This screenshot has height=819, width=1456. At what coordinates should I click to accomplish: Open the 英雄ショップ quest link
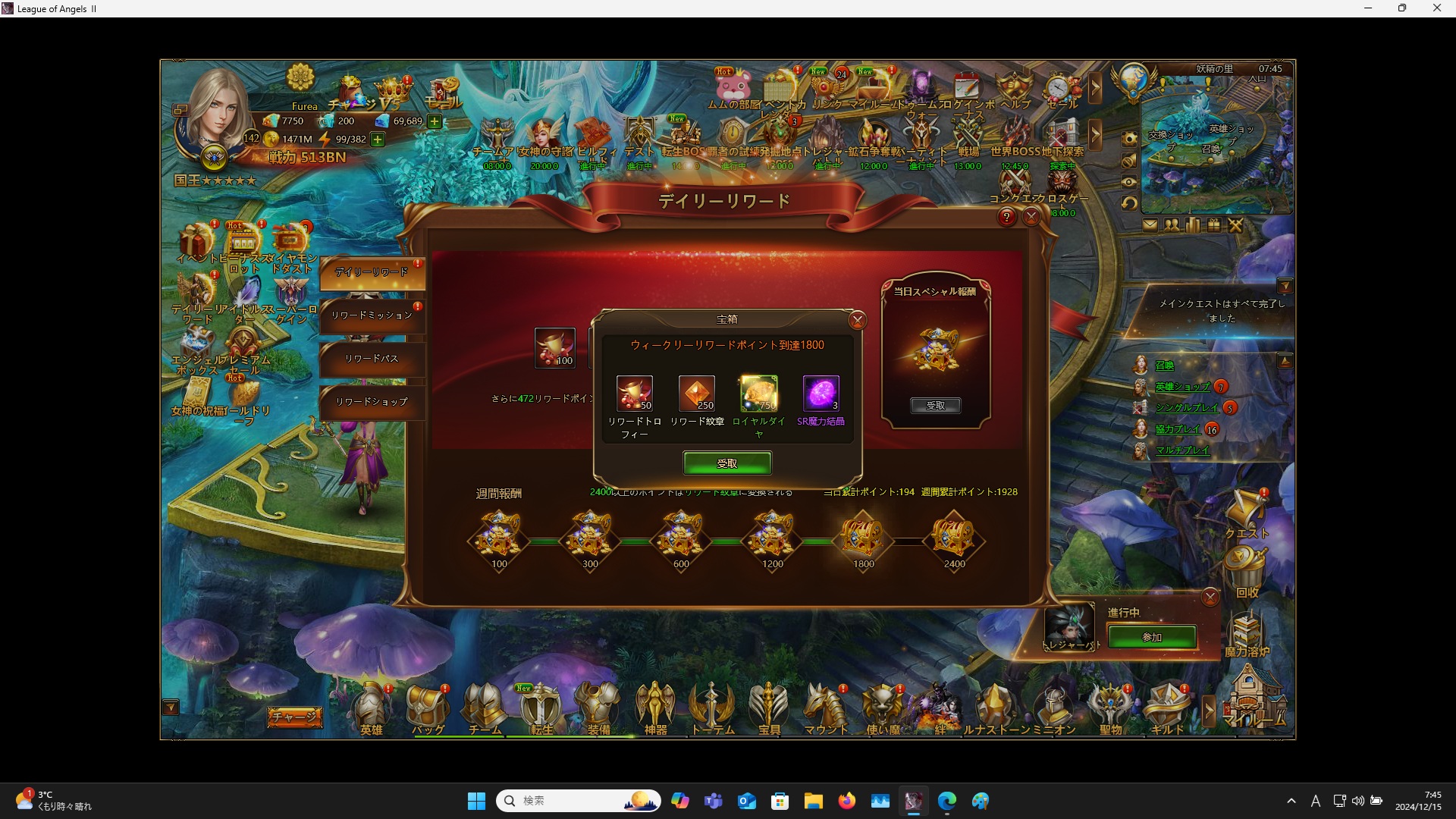pos(1182,387)
